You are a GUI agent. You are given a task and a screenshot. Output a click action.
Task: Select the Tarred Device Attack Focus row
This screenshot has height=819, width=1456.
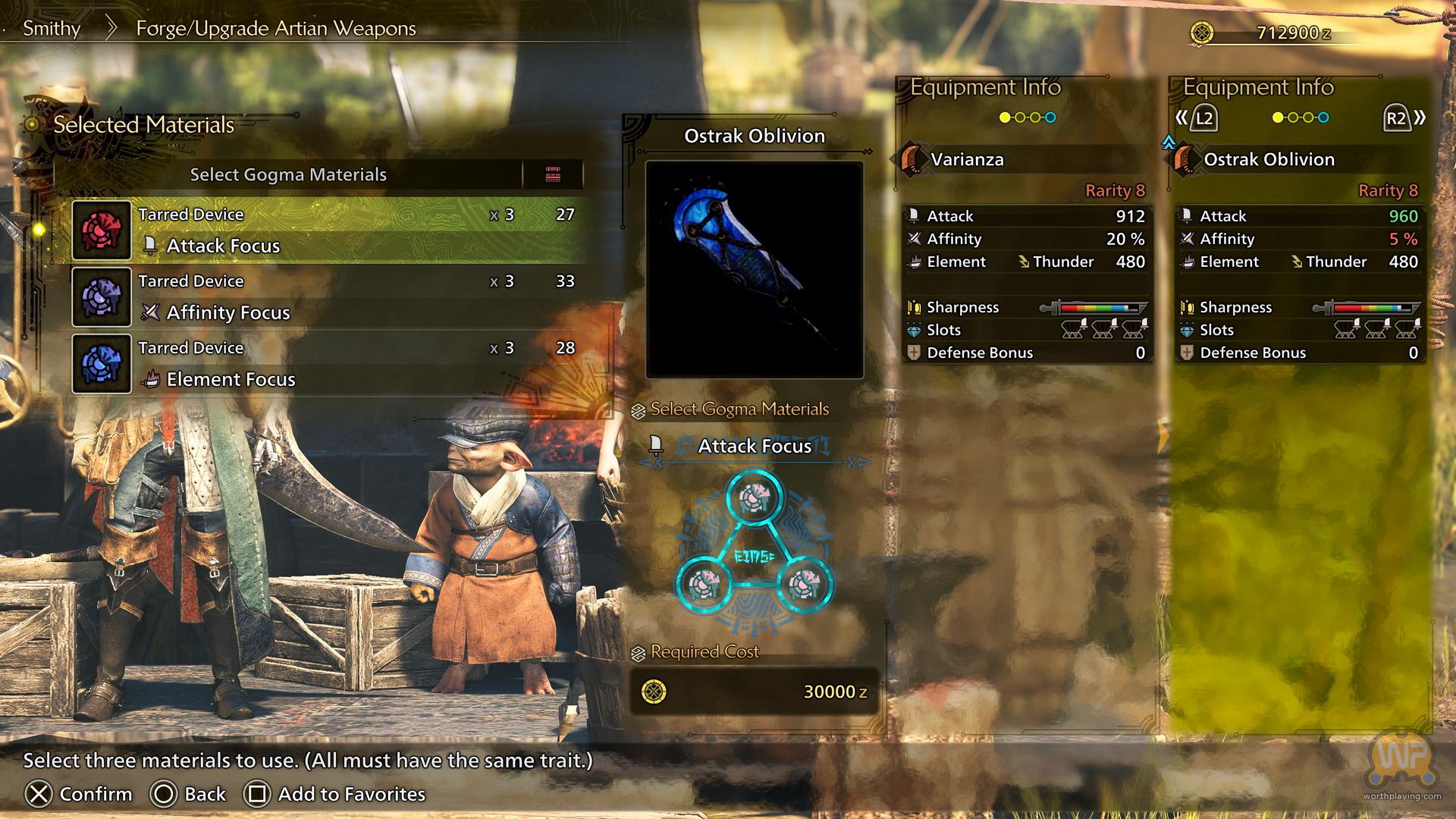tap(330, 230)
